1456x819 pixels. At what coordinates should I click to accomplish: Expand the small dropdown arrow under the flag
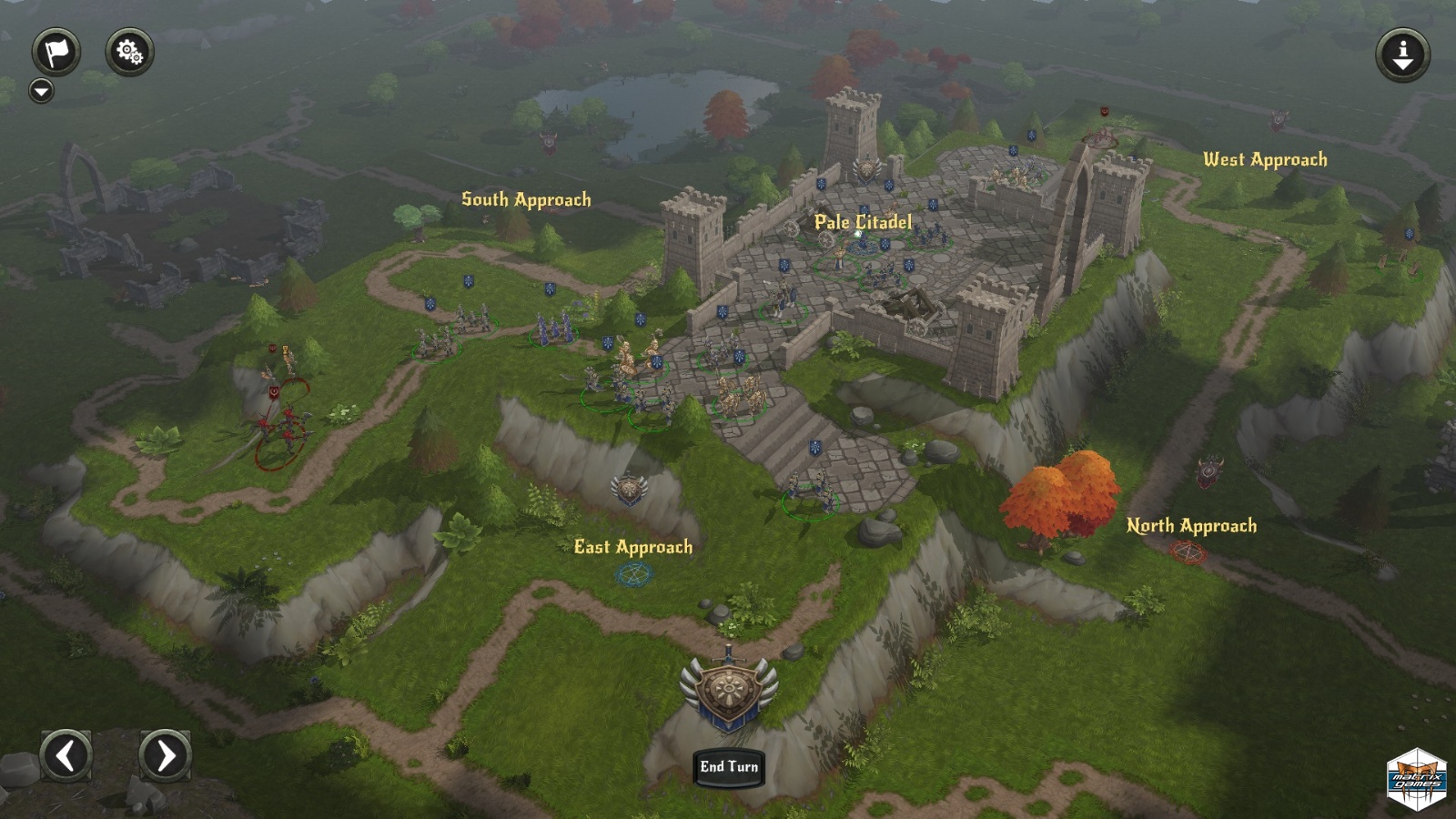[41, 91]
